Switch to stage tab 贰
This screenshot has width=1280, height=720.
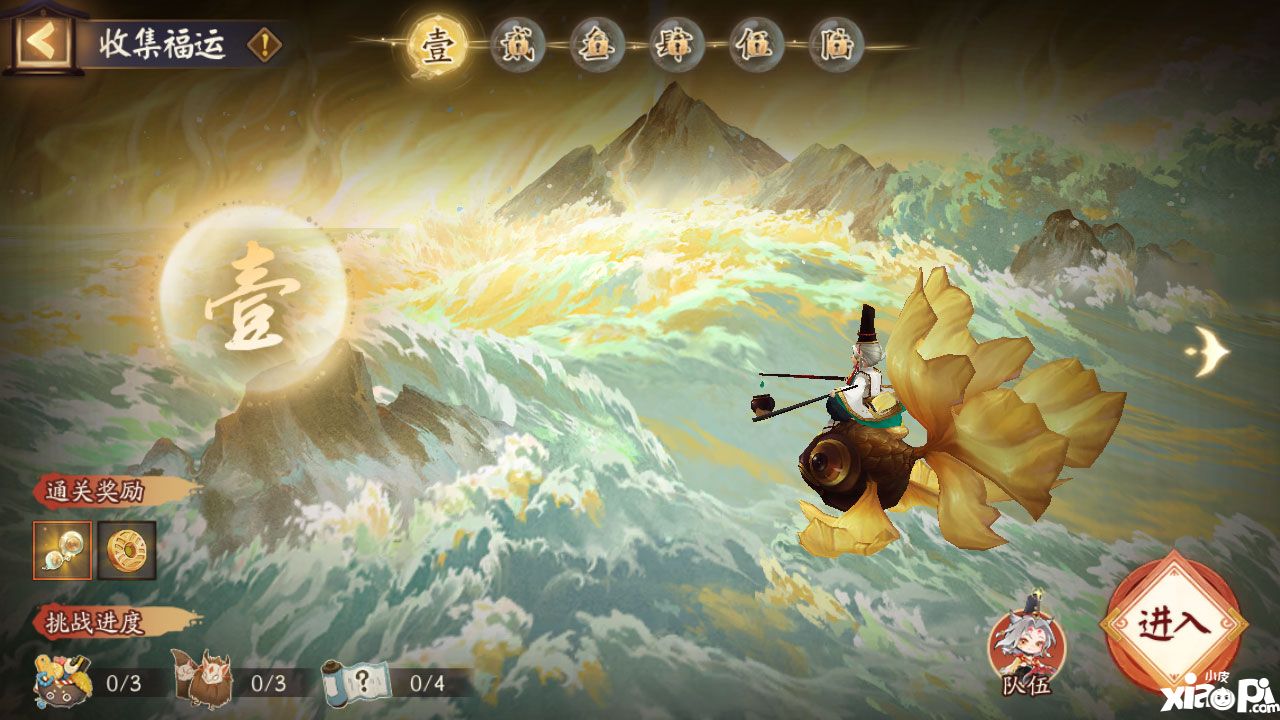pos(517,47)
